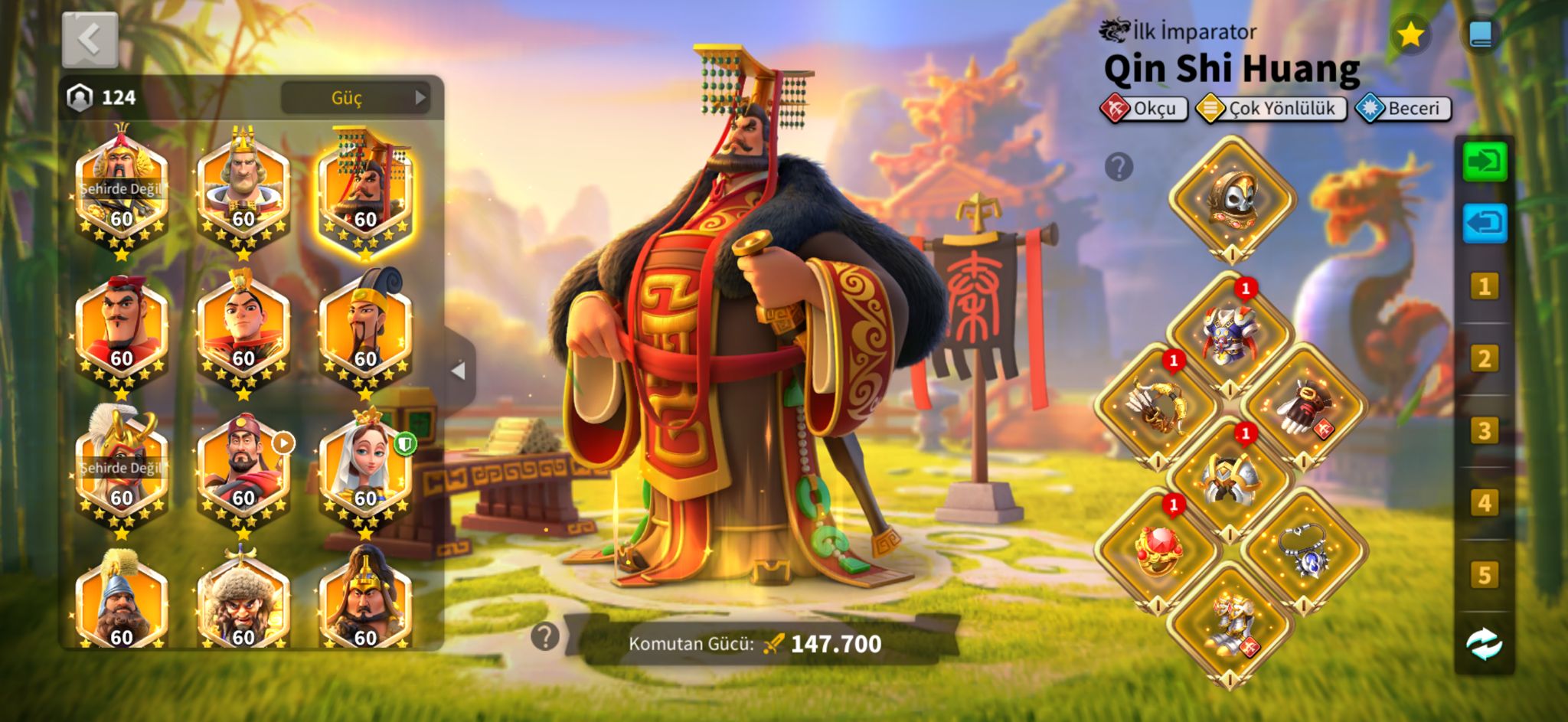This screenshot has width=1568, height=722.
Task: Switch to equipment preset 3
Action: click(1485, 431)
